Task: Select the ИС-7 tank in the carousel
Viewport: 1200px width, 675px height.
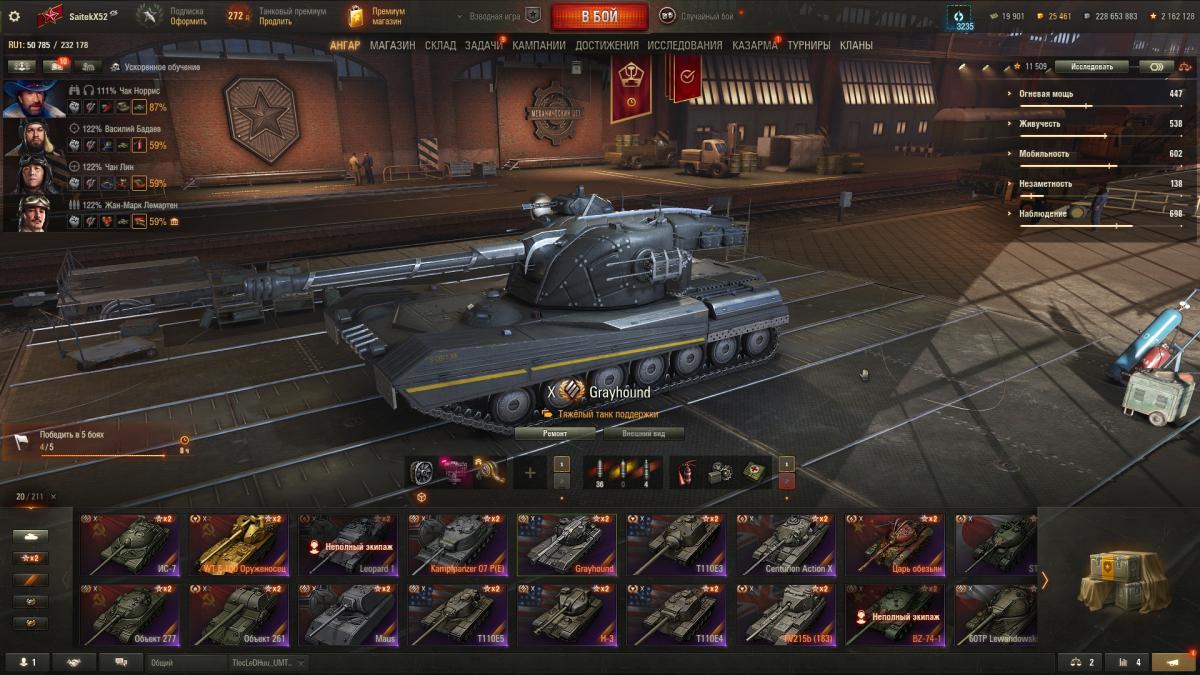Action: coord(129,545)
